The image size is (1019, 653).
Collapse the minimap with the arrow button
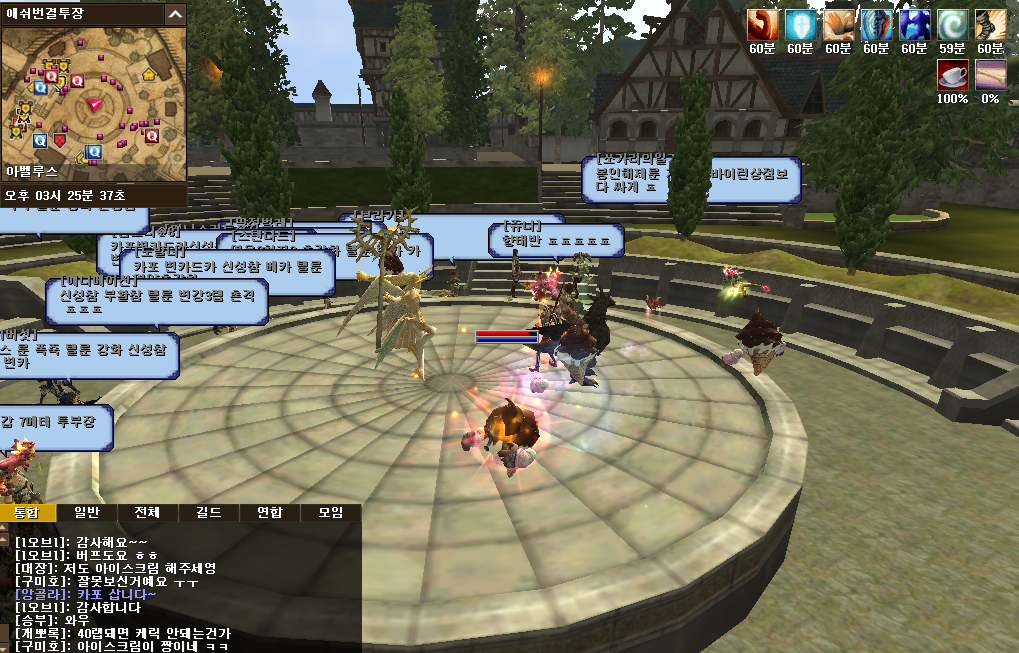tap(175, 14)
